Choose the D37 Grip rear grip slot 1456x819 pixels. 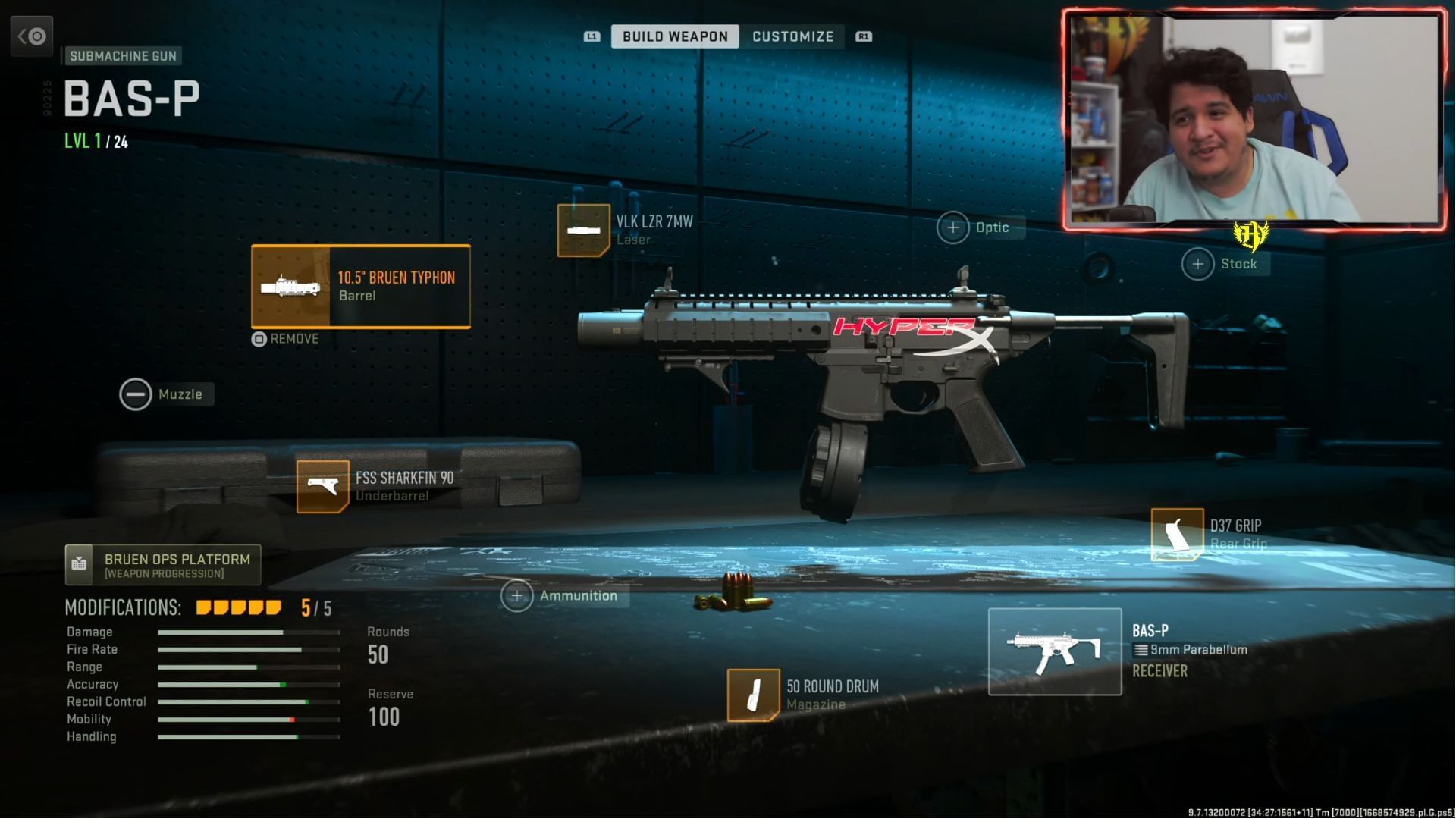[x=1177, y=535]
